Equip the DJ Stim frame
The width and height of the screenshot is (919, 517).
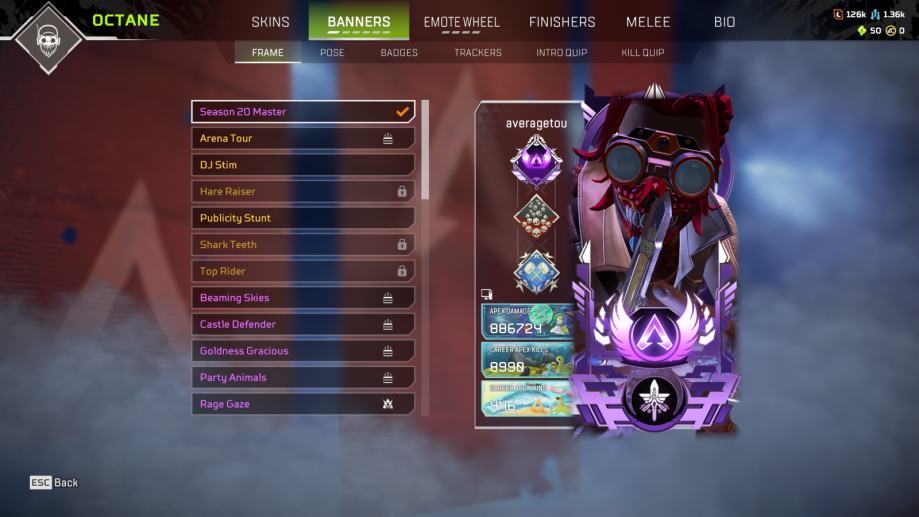coord(303,165)
